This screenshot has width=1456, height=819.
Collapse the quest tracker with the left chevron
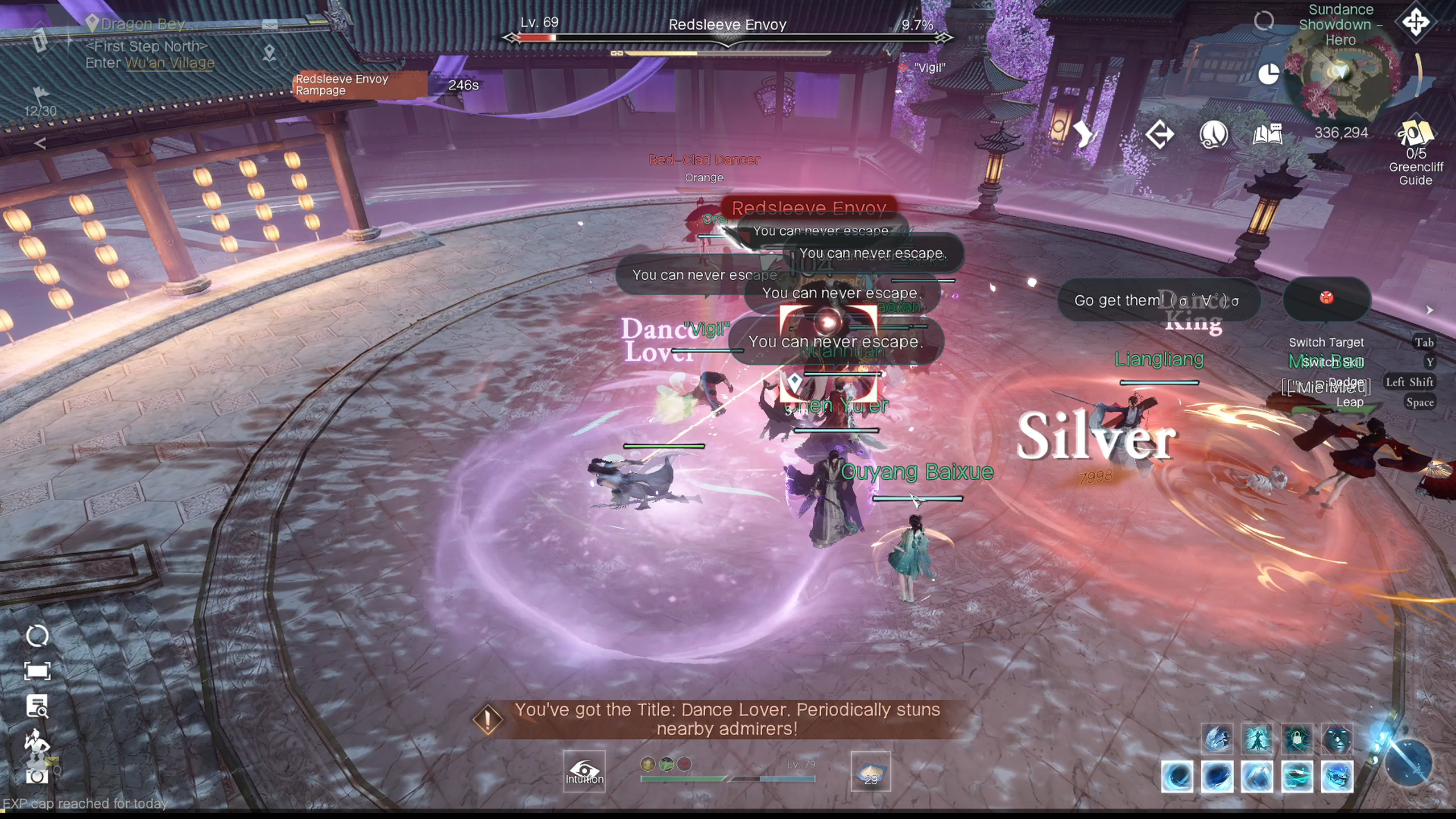(x=39, y=142)
